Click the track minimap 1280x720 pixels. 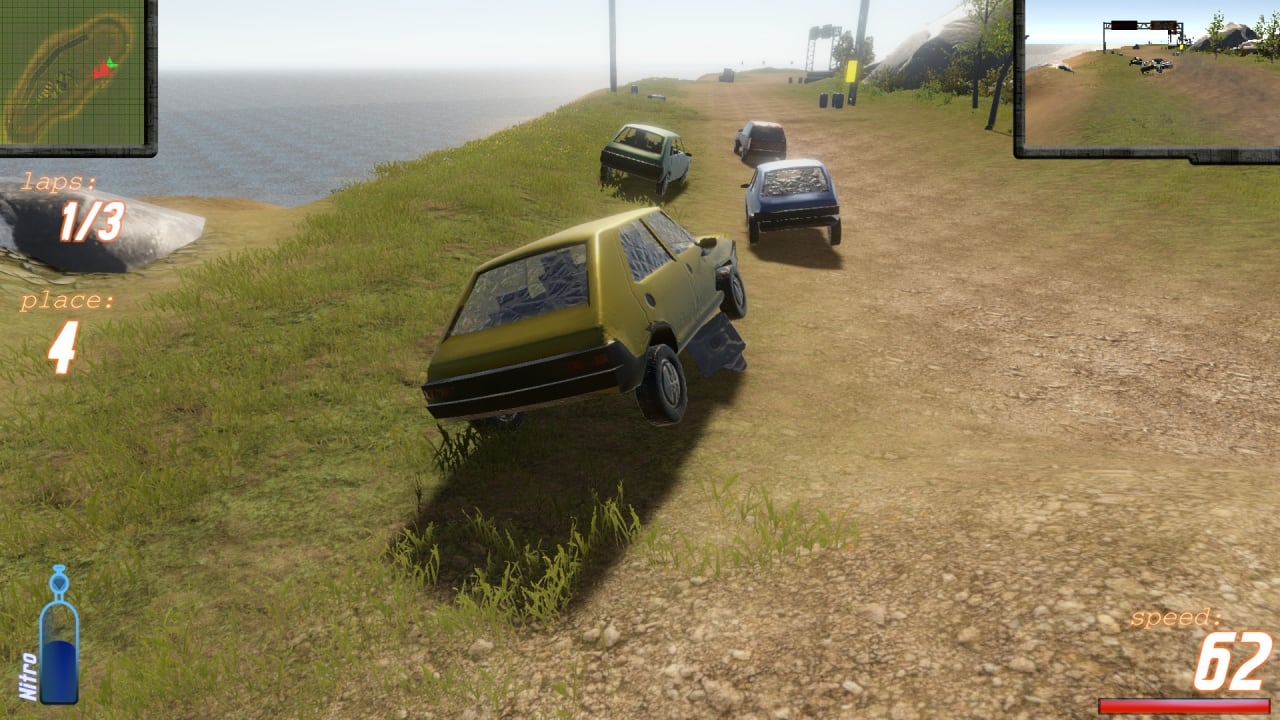[x=75, y=75]
